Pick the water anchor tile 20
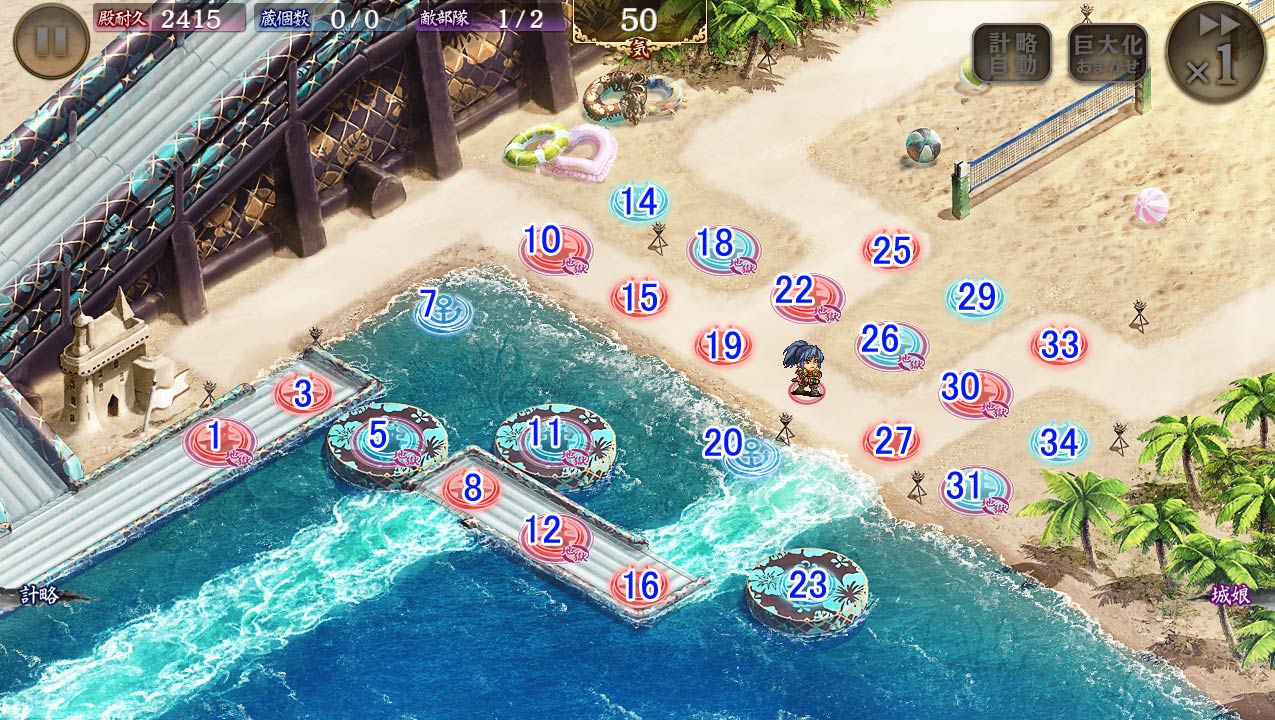 point(748,454)
